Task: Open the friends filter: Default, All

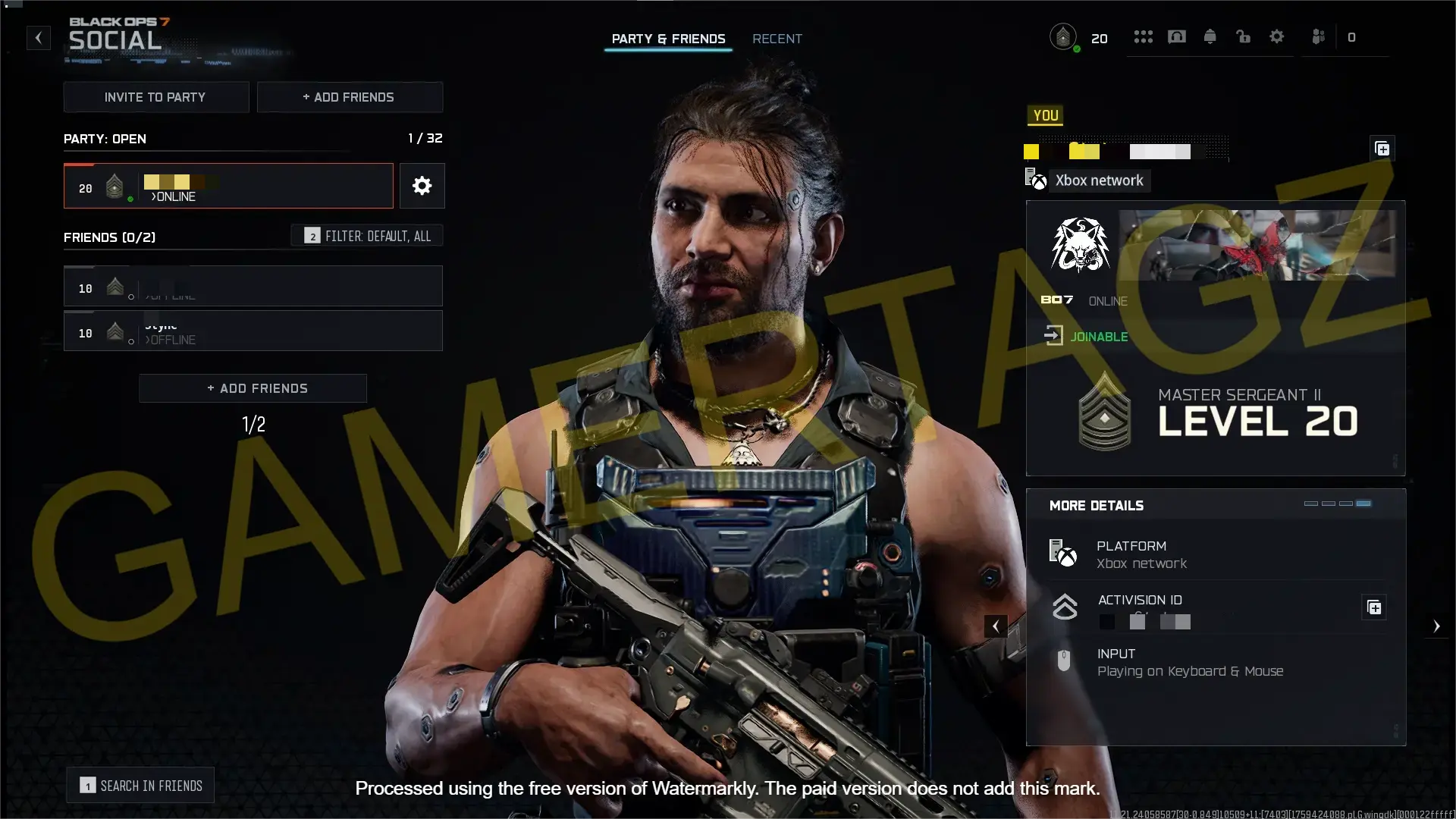Action: click(x=368, y=236)
